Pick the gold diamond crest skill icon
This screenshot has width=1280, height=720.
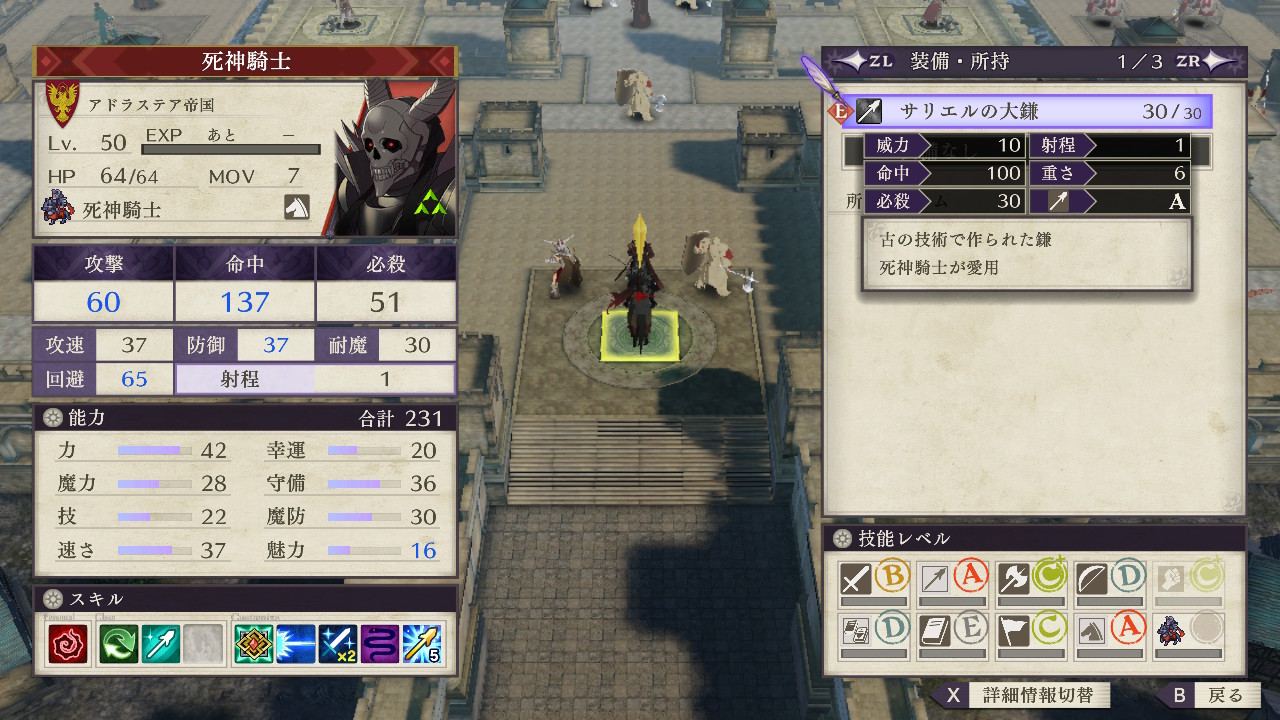(254, 644)
